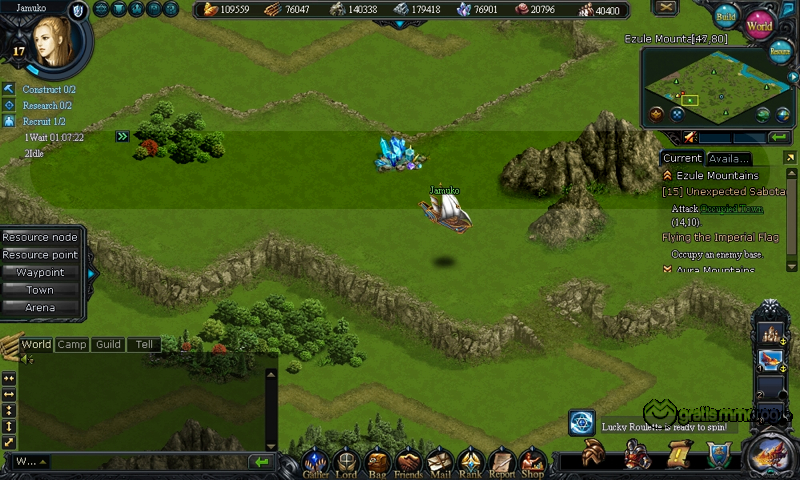Switch chat to the Camp tab

(71, 344)
